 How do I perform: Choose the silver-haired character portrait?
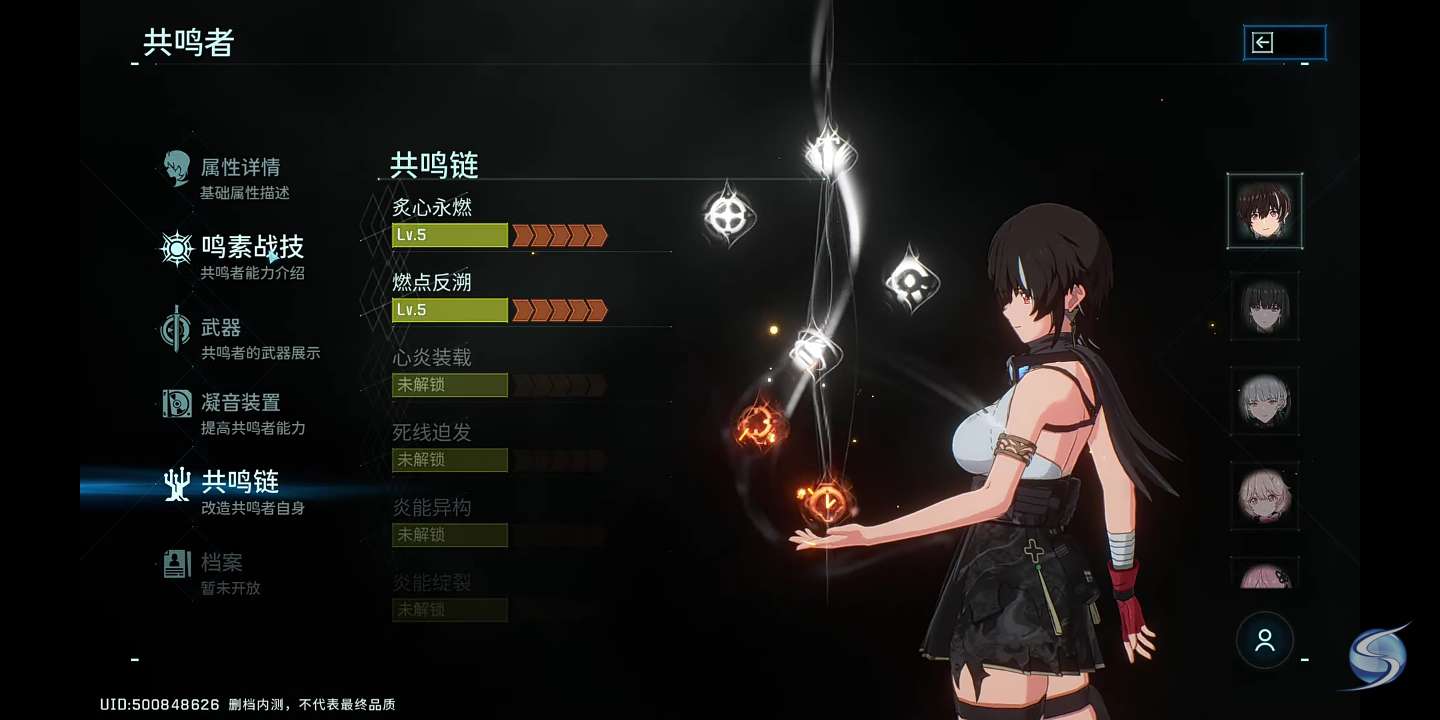tap(1265, 401)
